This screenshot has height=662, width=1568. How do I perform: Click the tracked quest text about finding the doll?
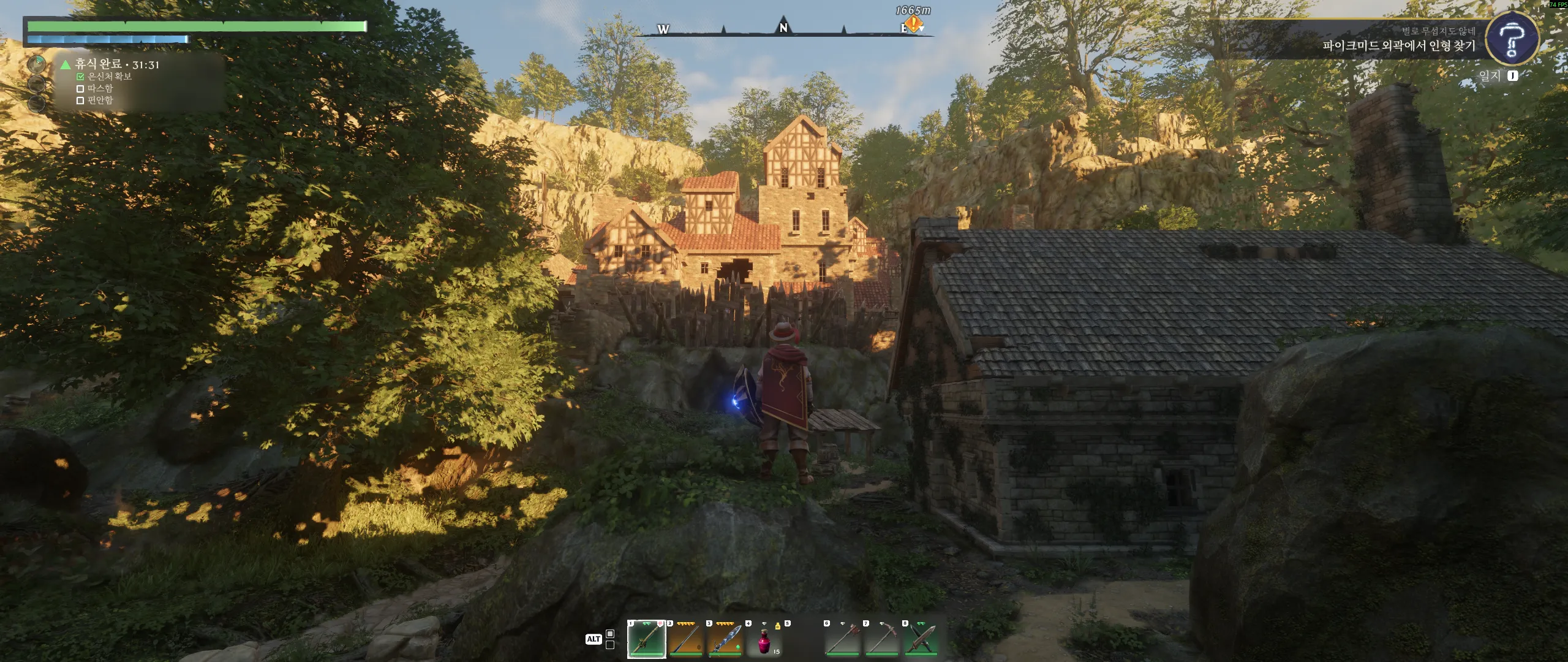1398,46
